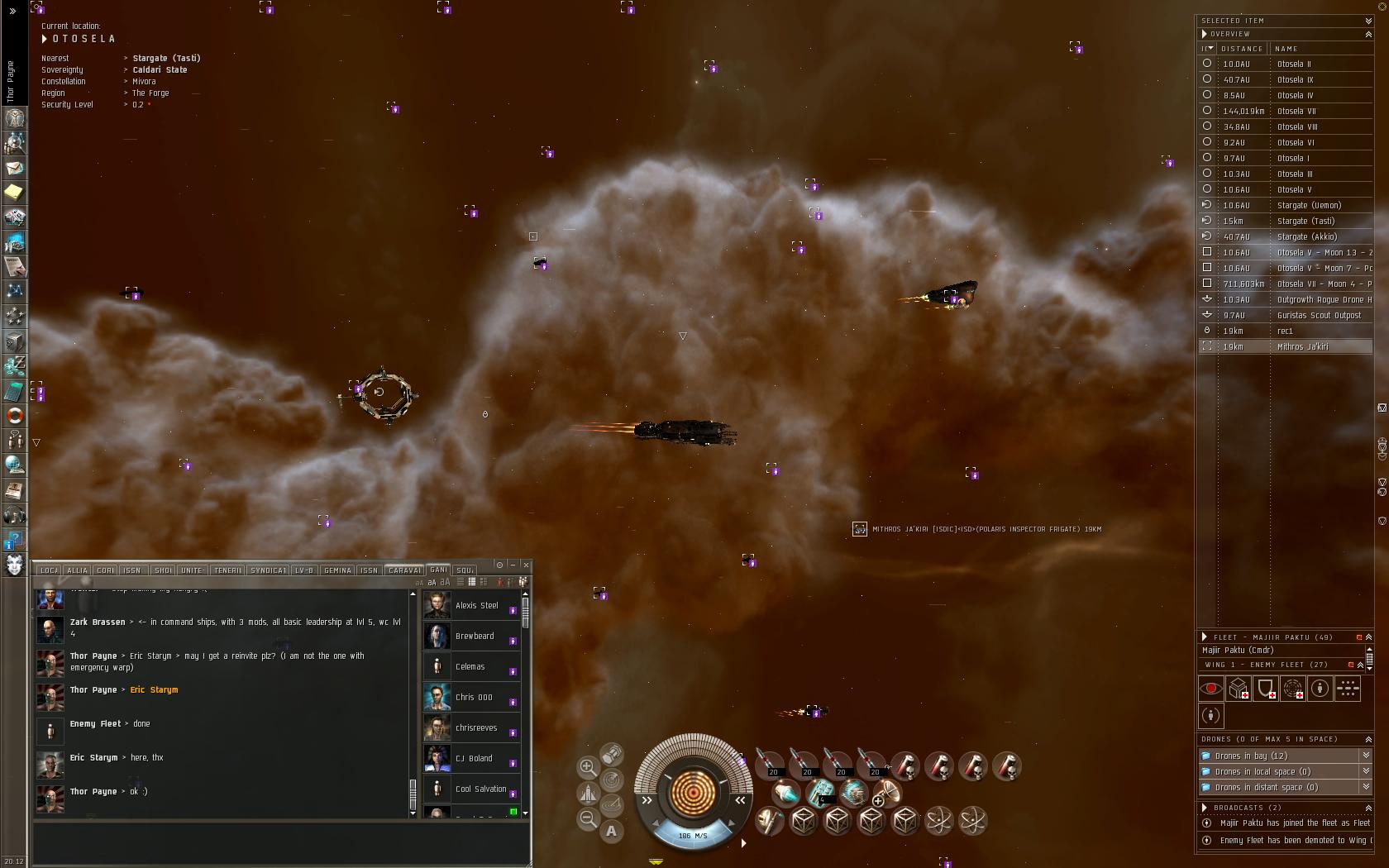Image resolution: width=1389 pixels, height=868 pixels.
Task: Broadcast target with the red eye button
Action: [1211, 688]
